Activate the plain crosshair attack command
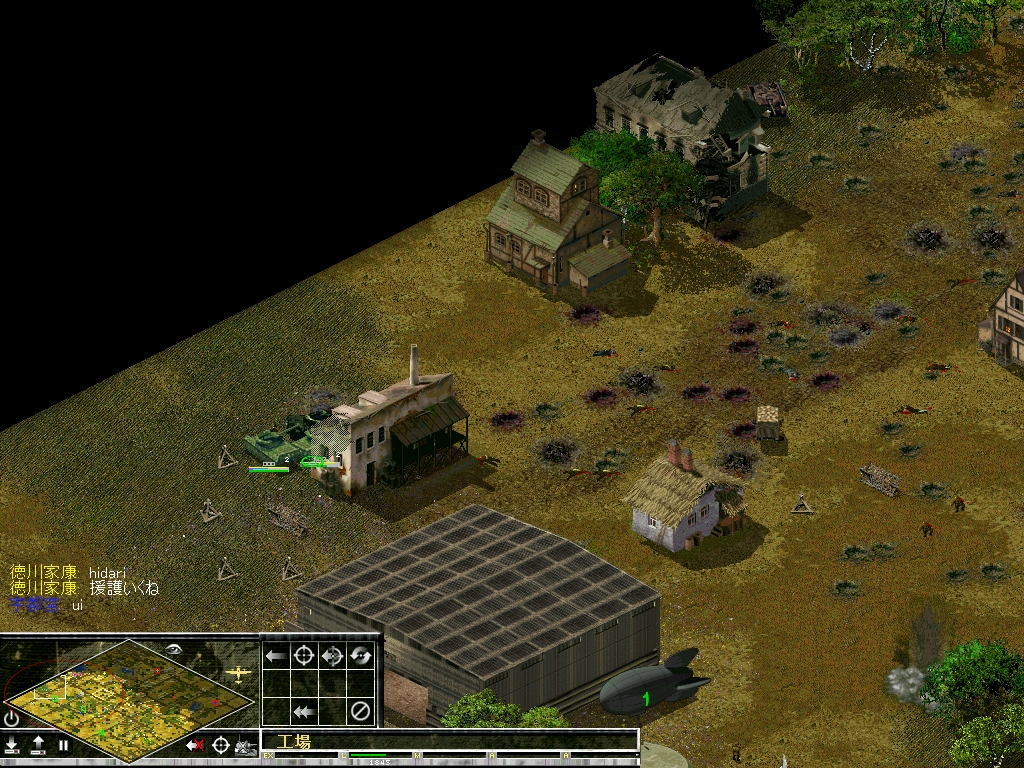Viewport: 1024px width, 768px height. point(304,656)
